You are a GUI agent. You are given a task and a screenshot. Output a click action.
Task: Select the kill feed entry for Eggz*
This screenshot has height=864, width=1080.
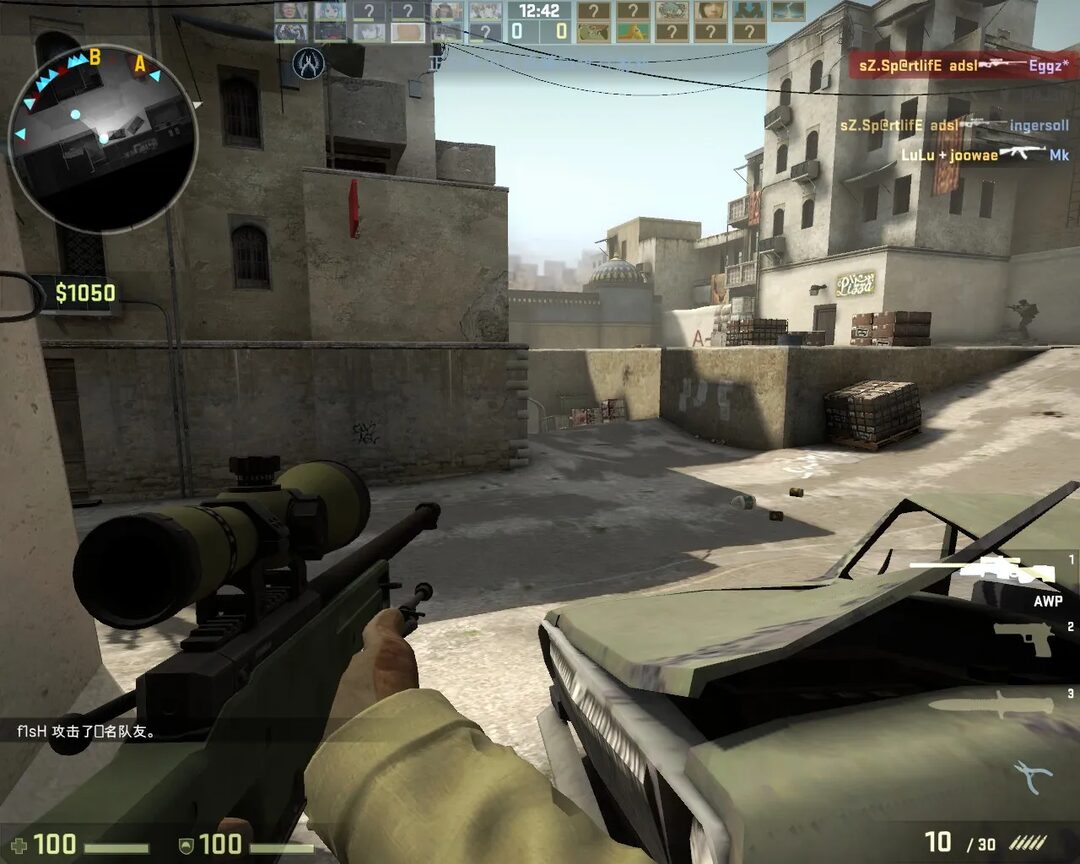pos(963,65)
